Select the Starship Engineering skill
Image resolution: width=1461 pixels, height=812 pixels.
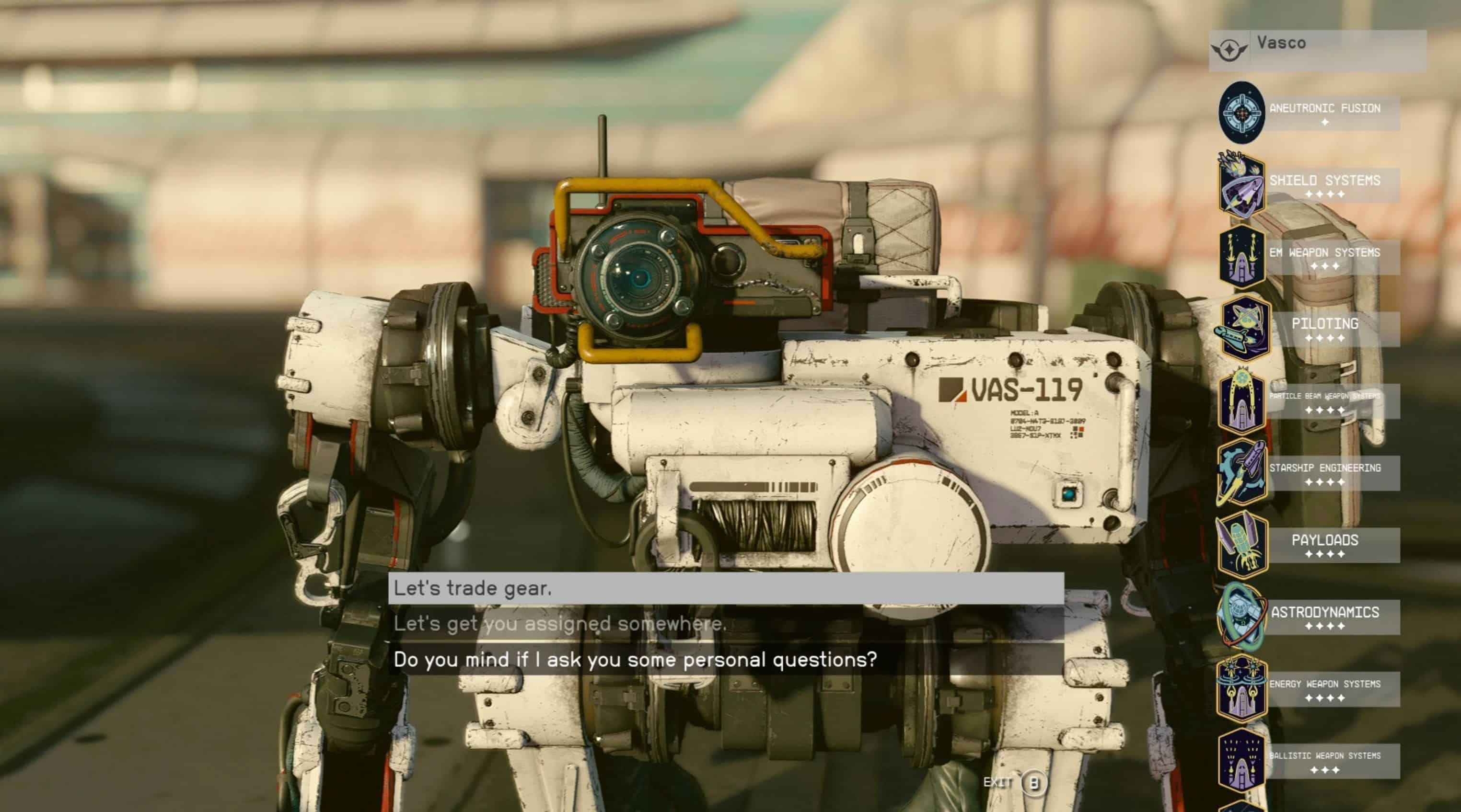coord(1324,472)
